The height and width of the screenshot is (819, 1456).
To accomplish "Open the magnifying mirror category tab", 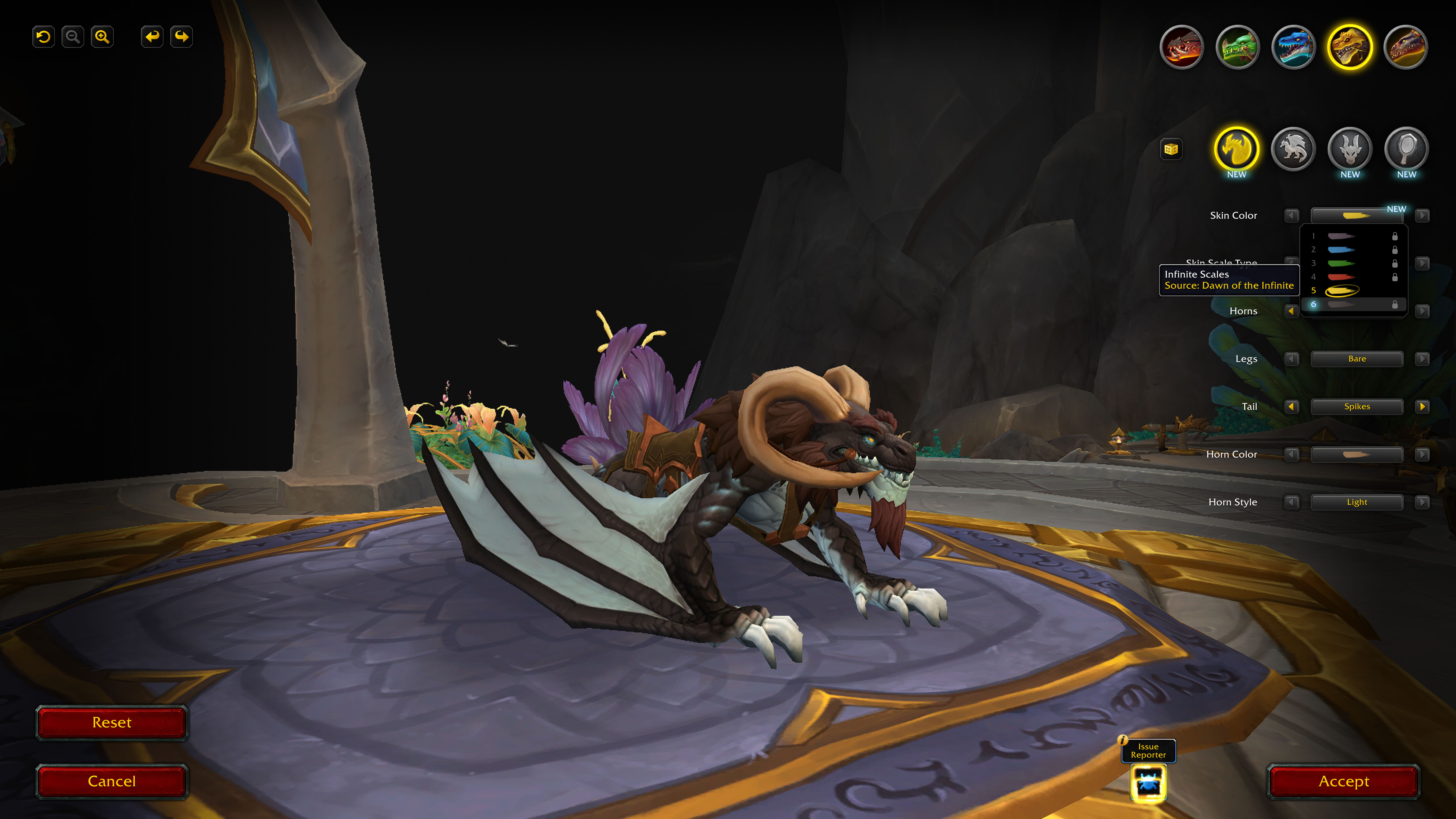I will pos(1406,149).
